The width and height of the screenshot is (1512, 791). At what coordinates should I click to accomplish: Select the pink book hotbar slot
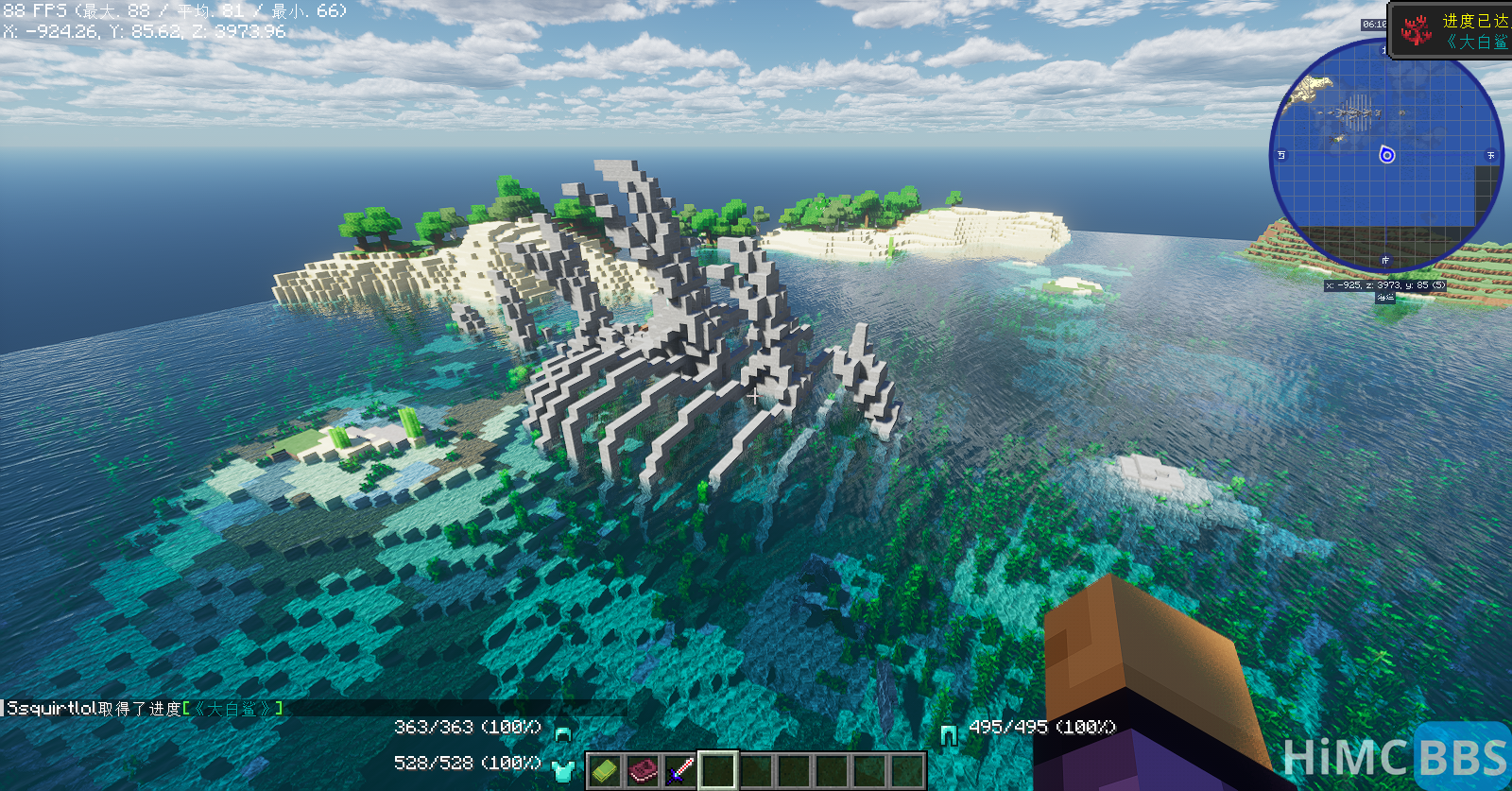pos(643,771)
